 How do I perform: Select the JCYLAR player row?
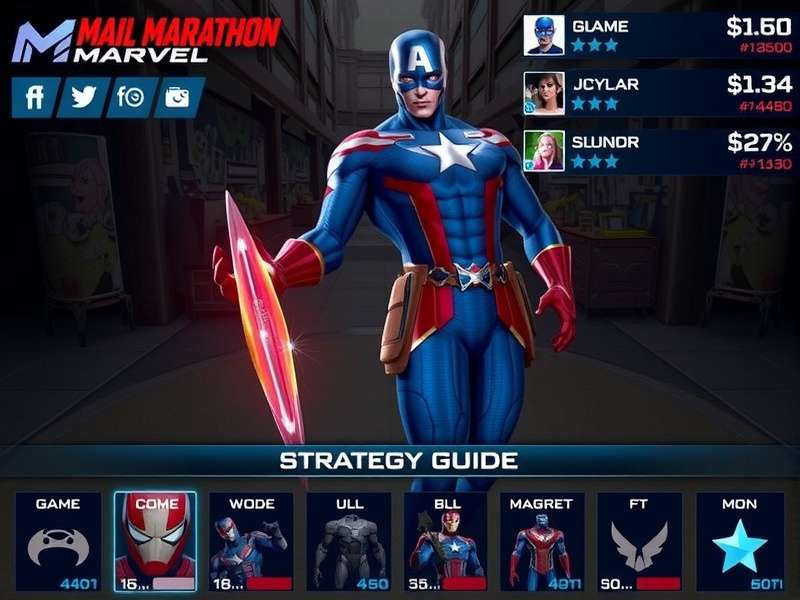pyautogui.click(x=657, y=93)
